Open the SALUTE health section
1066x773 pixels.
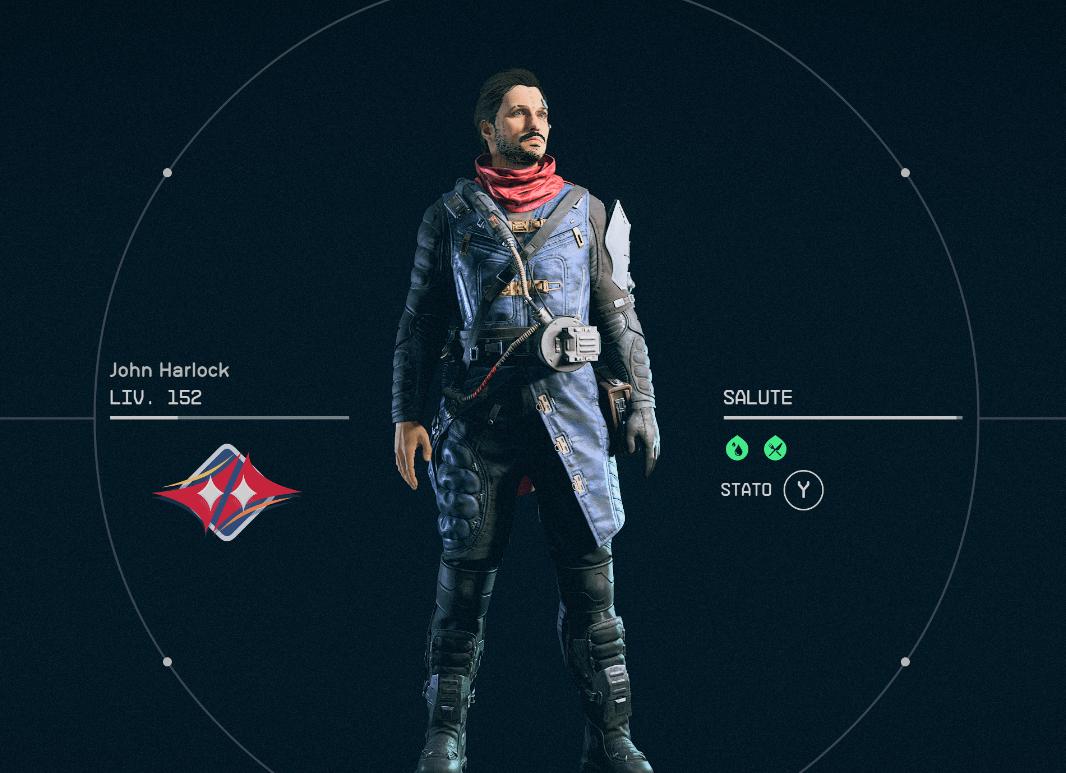pyautogui.click(x=758, y=398)
